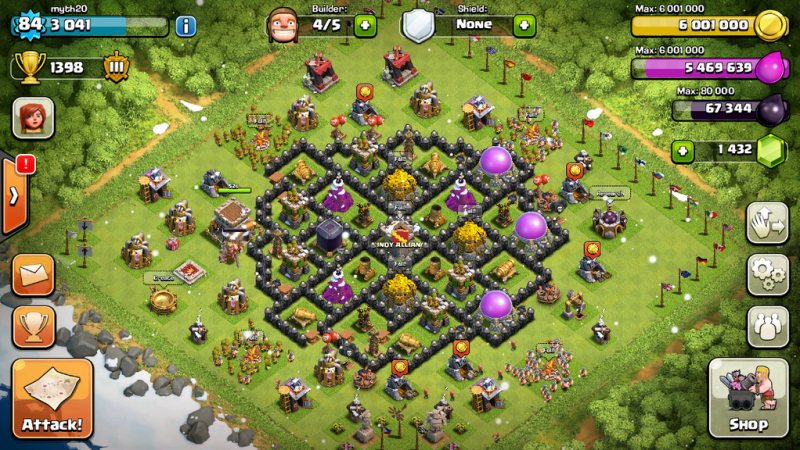
Task: Open the settings gears button
Action: pos(767,273)
